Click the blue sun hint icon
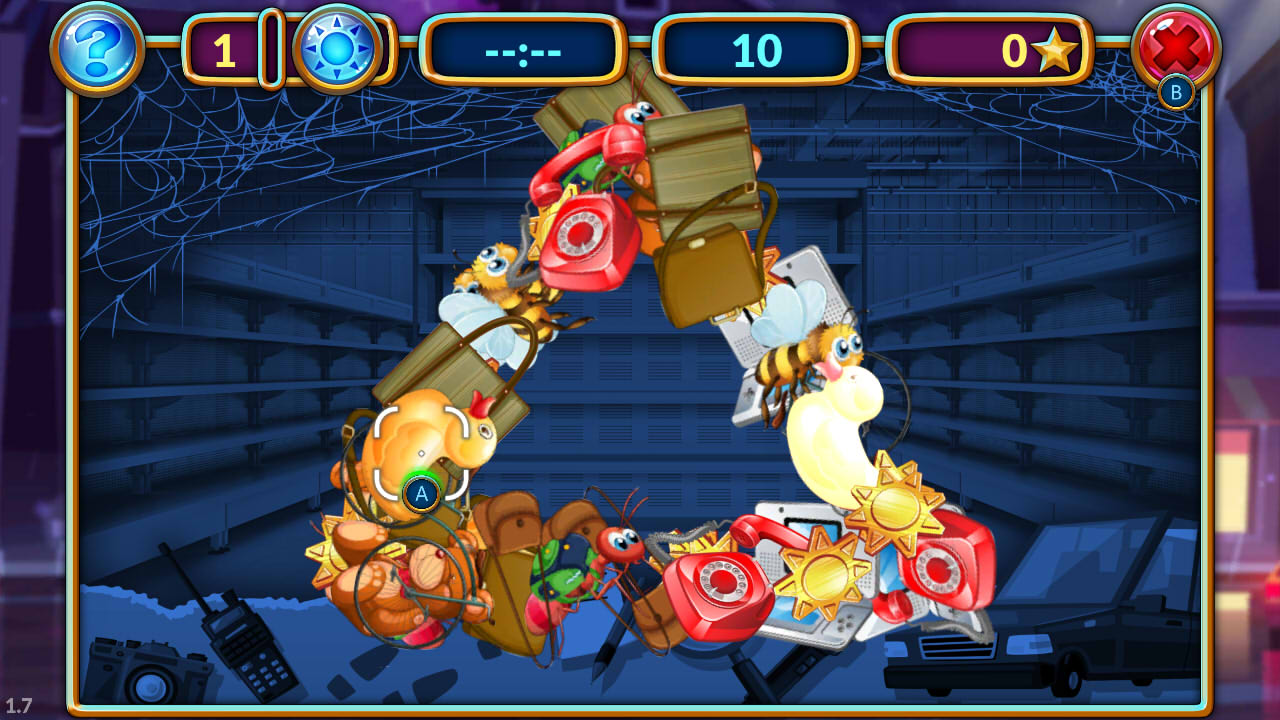 tap(337, 46)
